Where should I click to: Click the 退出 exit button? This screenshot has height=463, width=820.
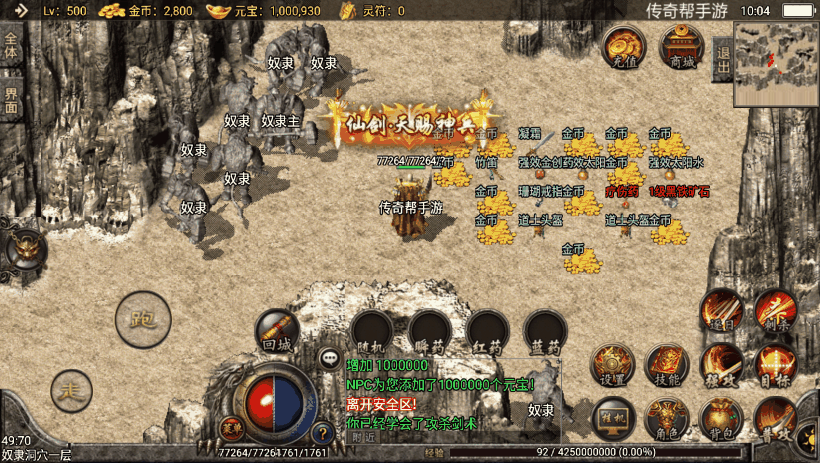(723, 54)
